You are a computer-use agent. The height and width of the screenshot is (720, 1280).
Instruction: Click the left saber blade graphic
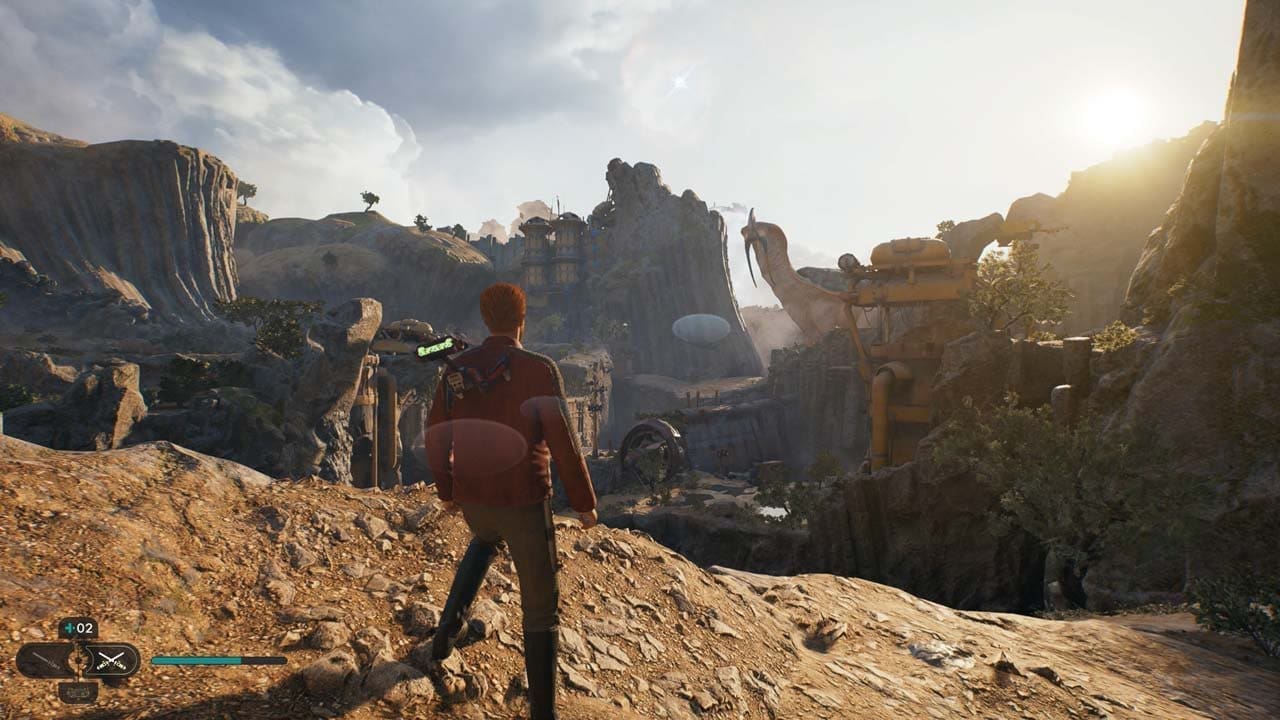point(45,659)
